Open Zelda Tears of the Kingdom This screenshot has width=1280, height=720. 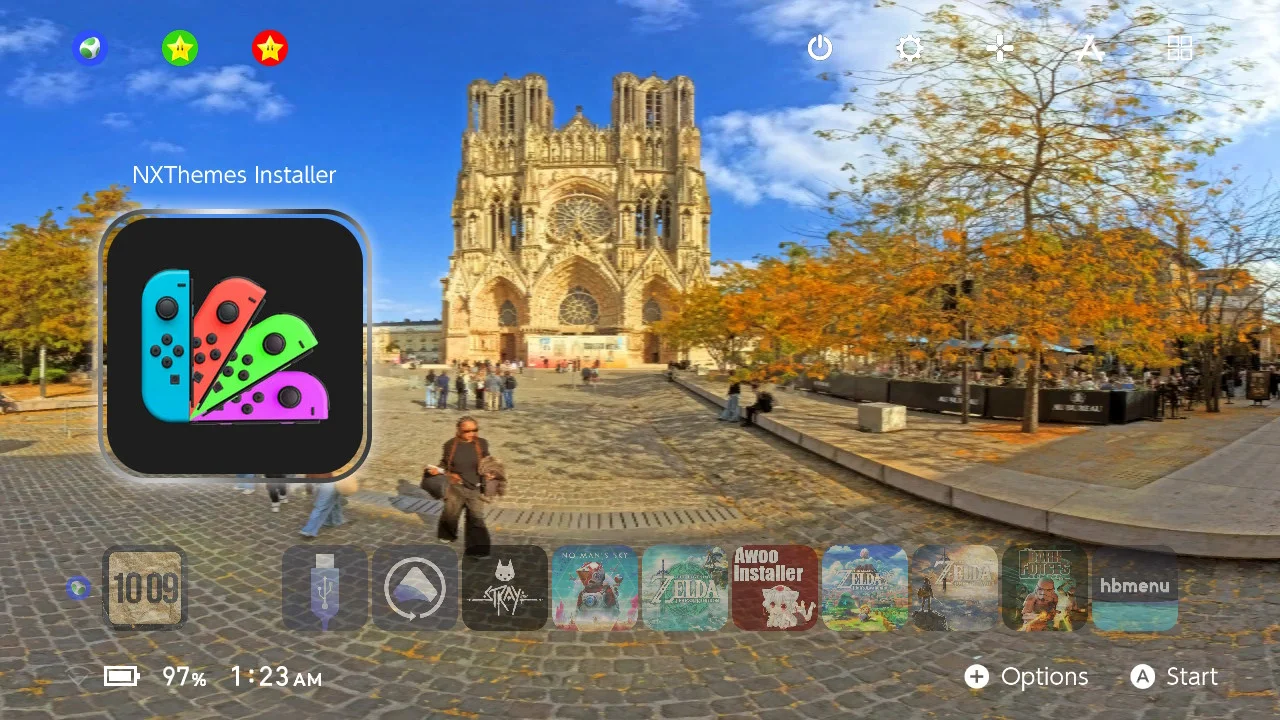[684, 588]
